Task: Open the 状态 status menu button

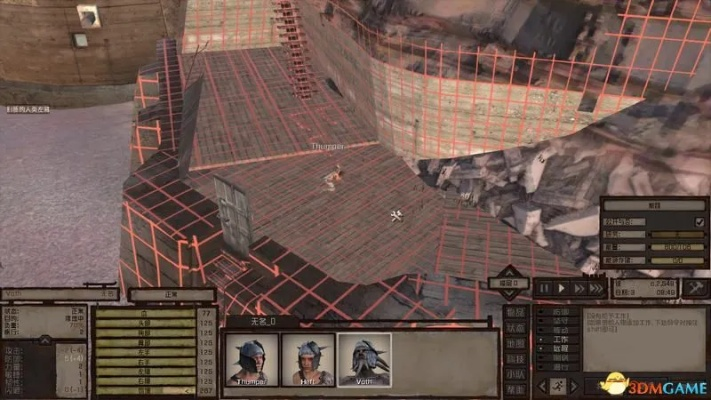Action: [x=514, y=328]
